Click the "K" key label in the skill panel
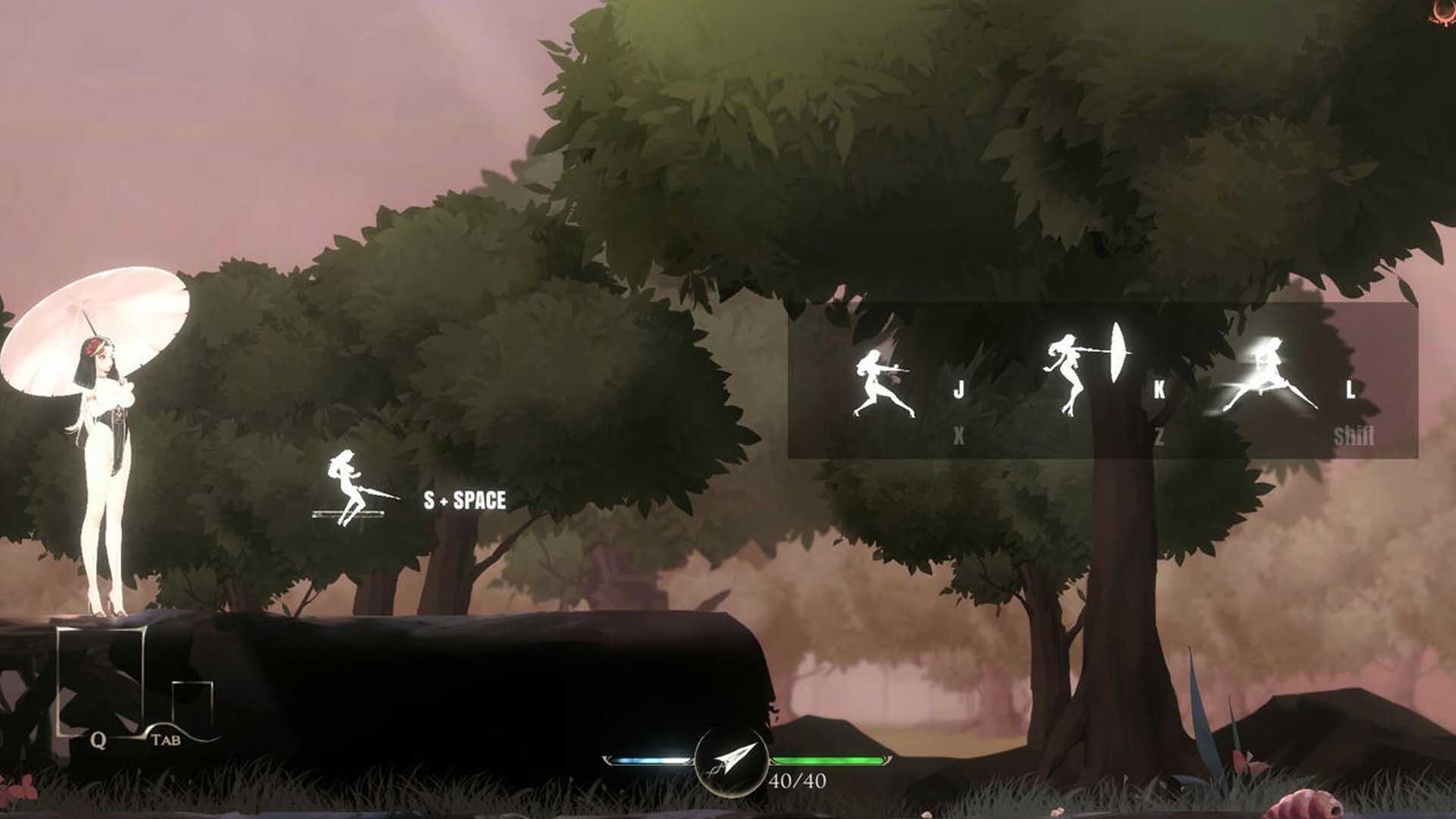The height and width of the screenshot is (819, 1456). (1158, 391)
